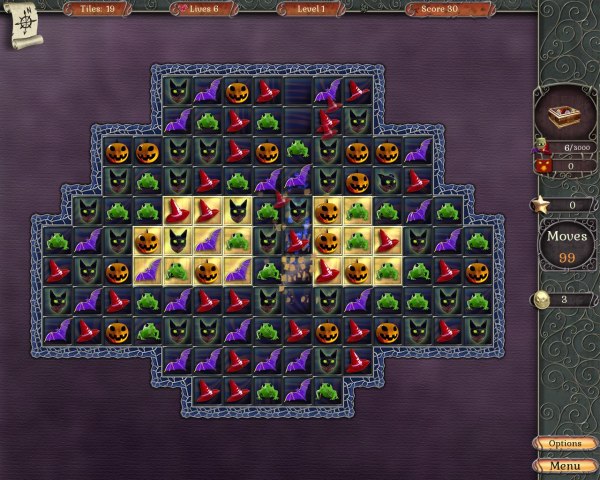Open the Options panel
Viewport: 600px width, 480px height.
click(x=565, y=443)
